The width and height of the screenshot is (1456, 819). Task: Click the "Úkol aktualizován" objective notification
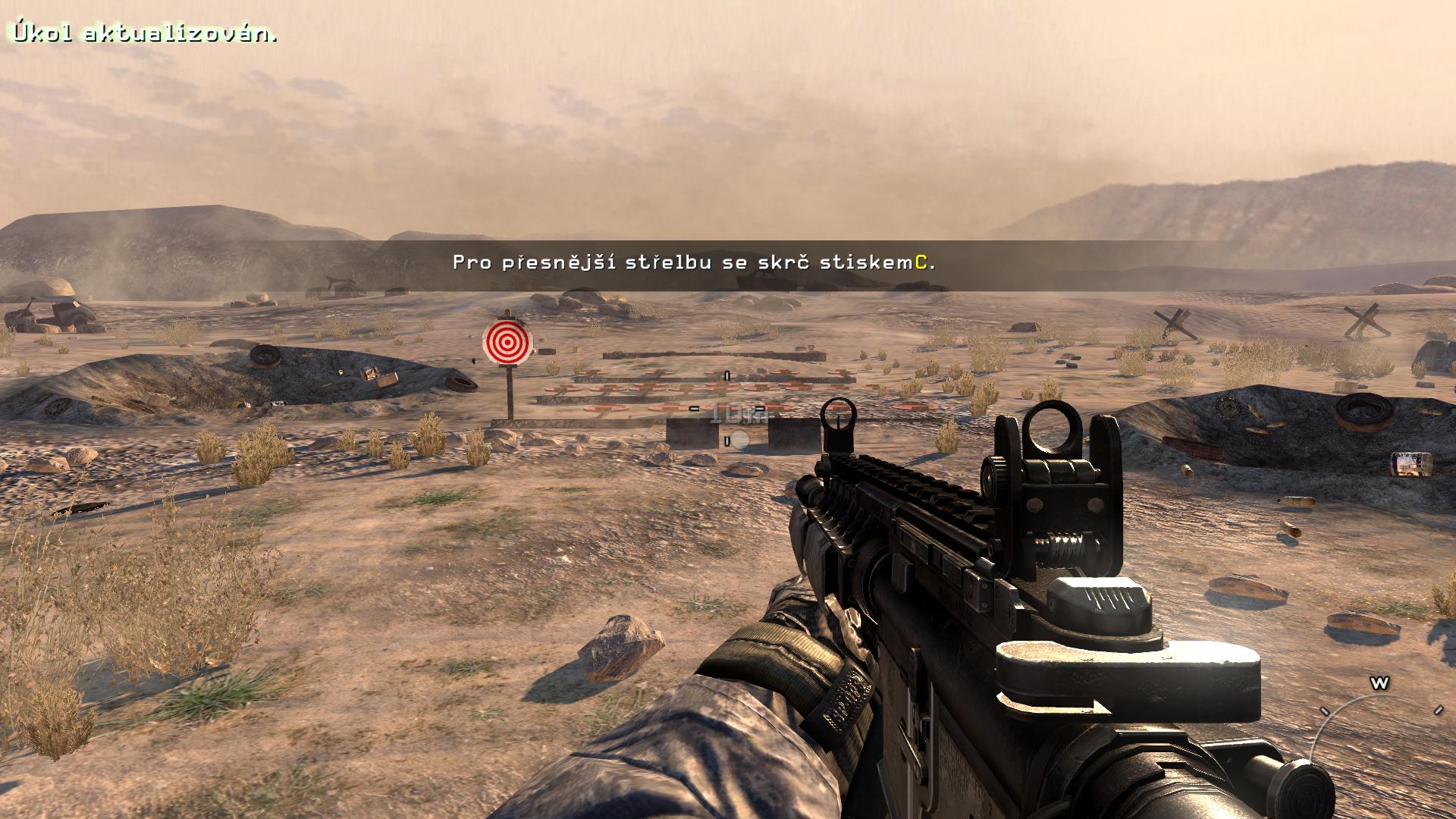point(143,34)
